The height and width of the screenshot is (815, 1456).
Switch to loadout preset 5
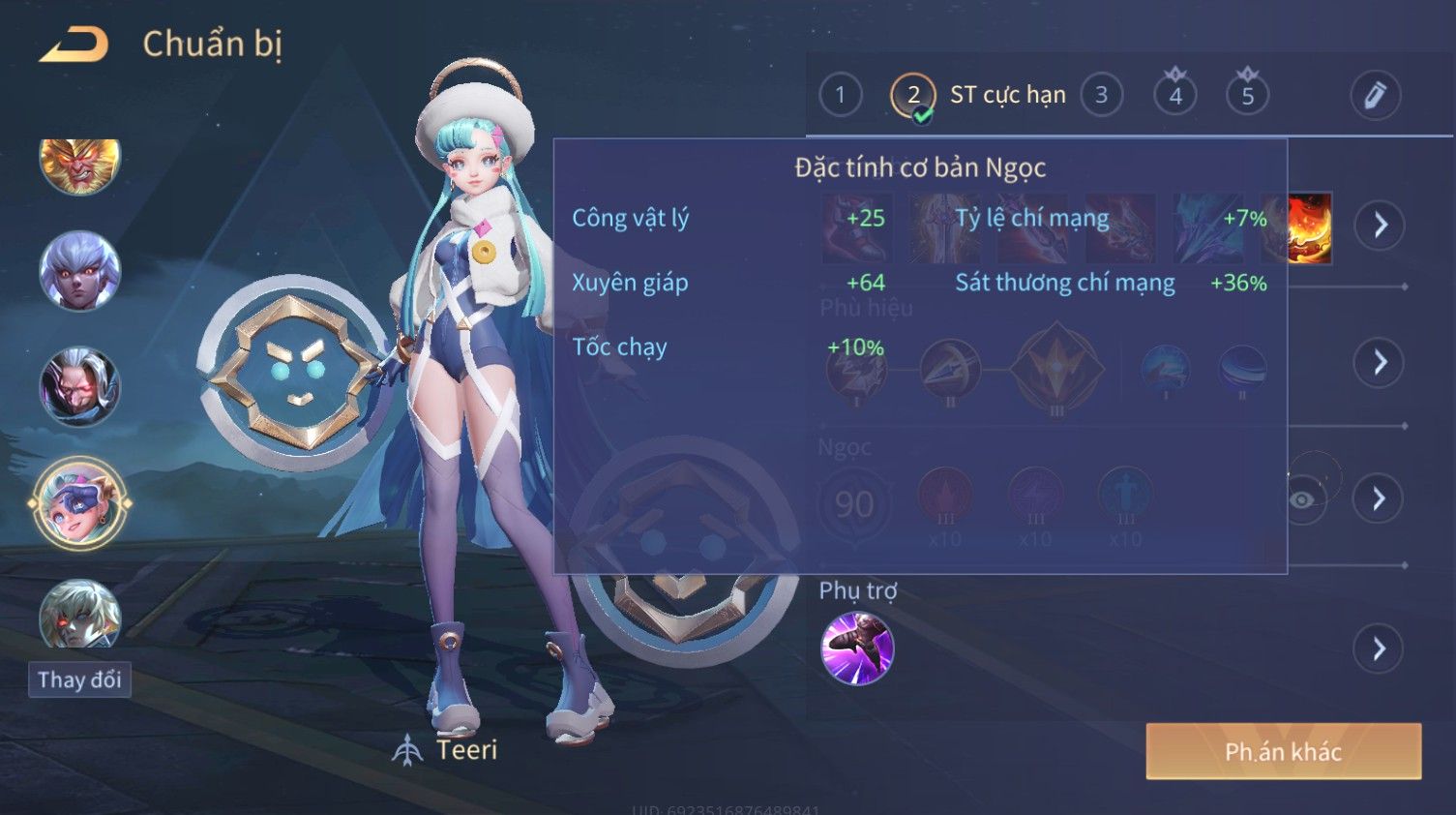[1247, 95]
